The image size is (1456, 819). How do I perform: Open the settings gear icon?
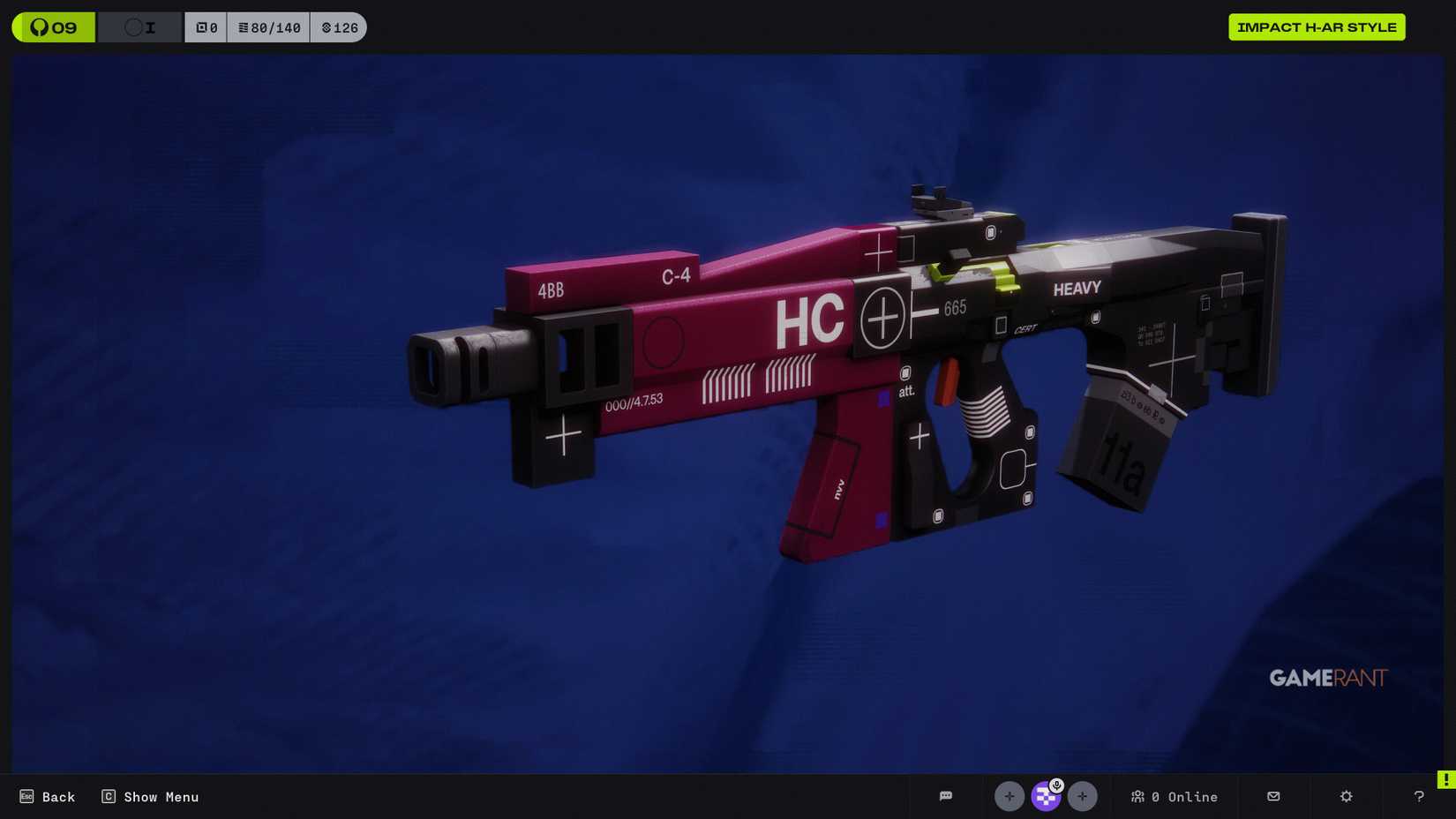click(x=1347, y=797)
